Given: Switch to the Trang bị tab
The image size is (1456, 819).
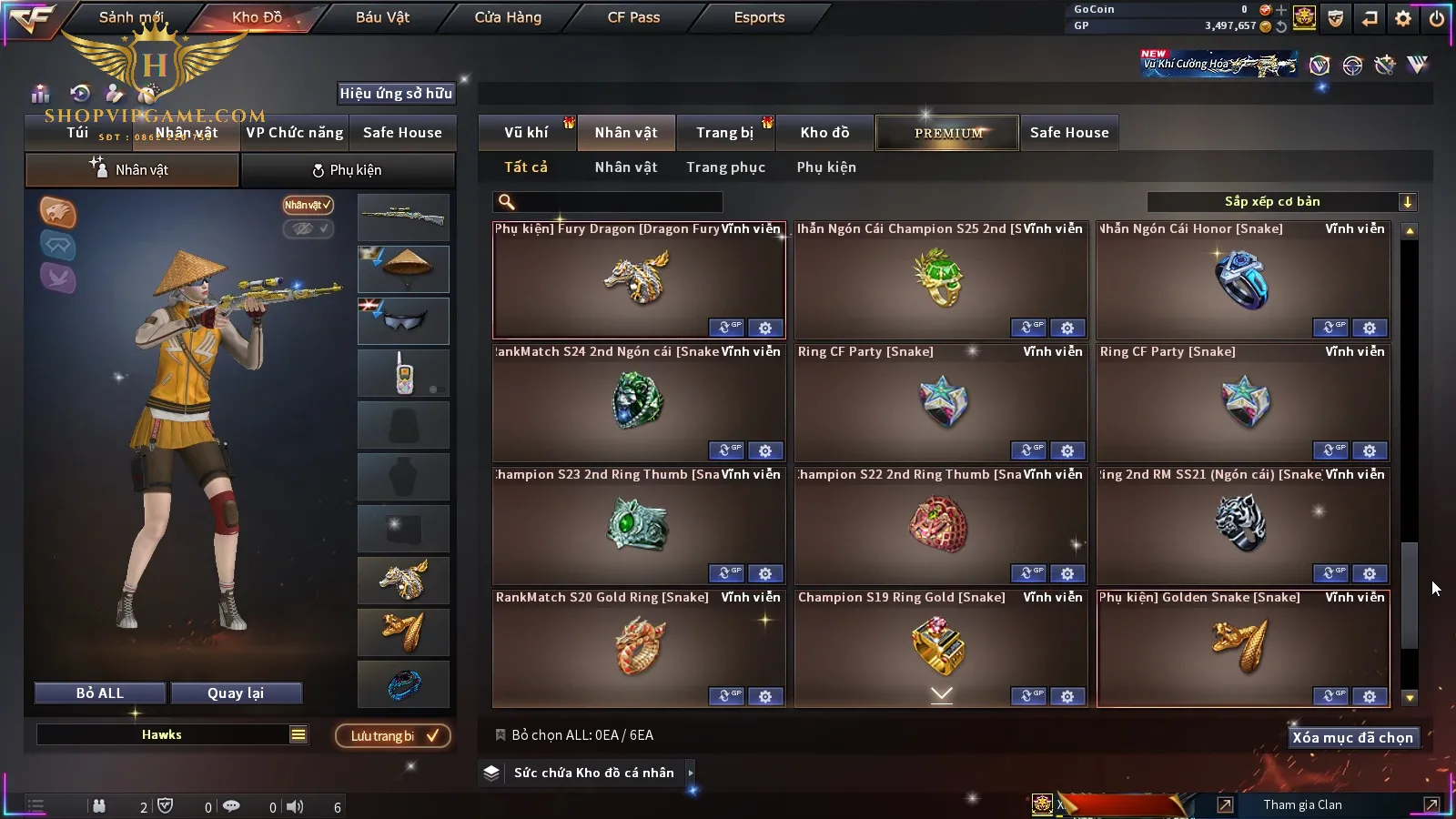Looking at the screenshot, I should tap(724, 133).
